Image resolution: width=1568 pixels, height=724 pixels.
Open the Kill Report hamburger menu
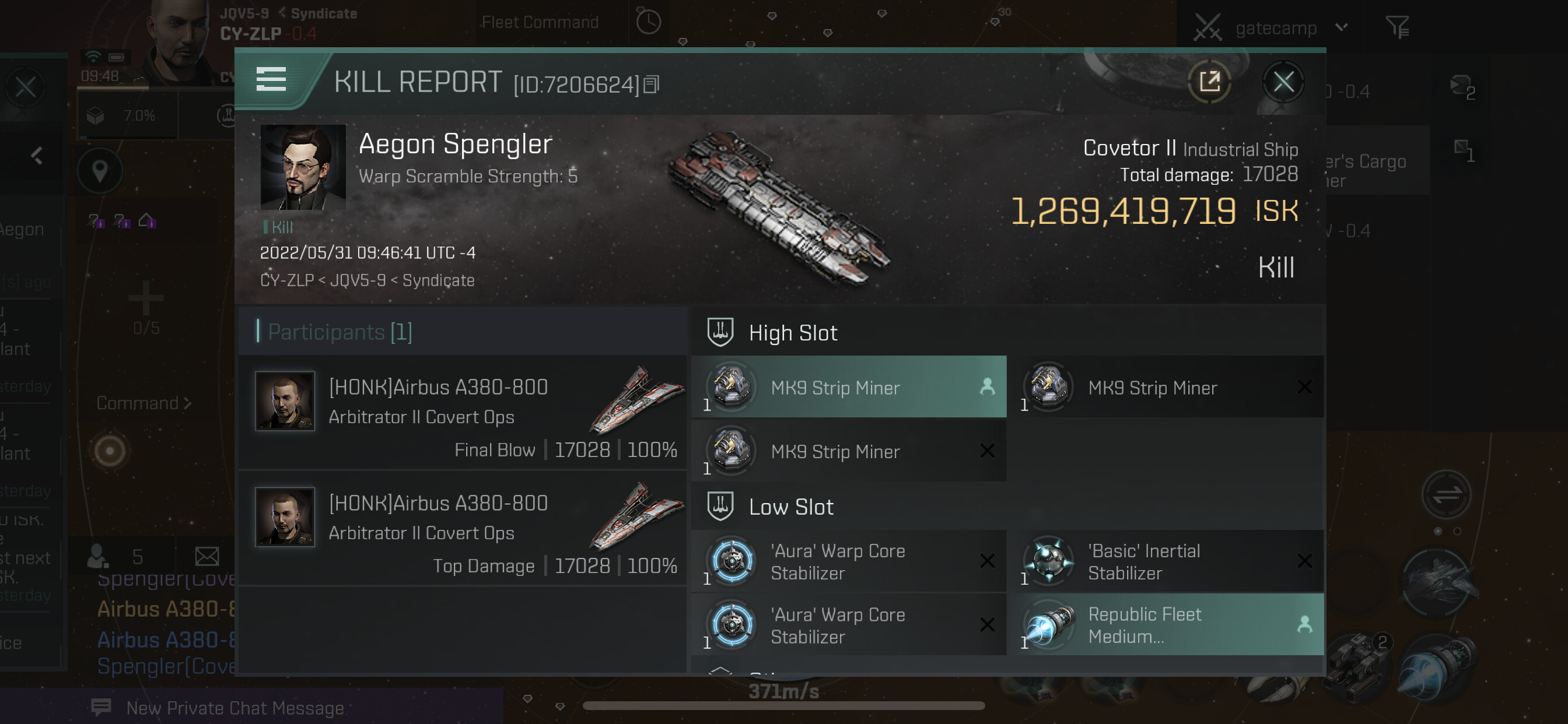click(x=271, y=80)
